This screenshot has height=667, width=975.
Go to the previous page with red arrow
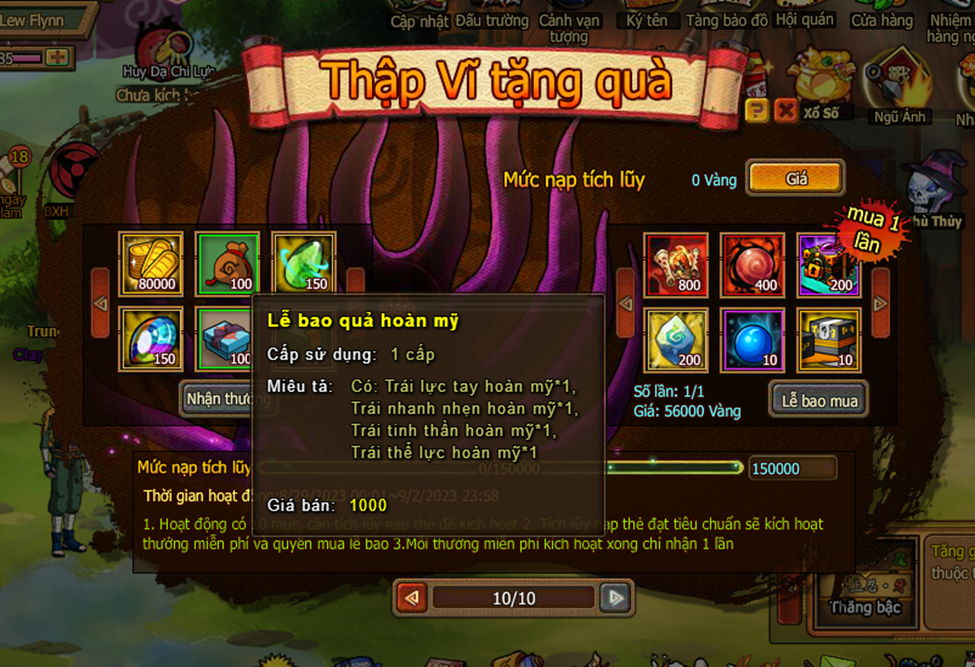(x=411, y=598)
